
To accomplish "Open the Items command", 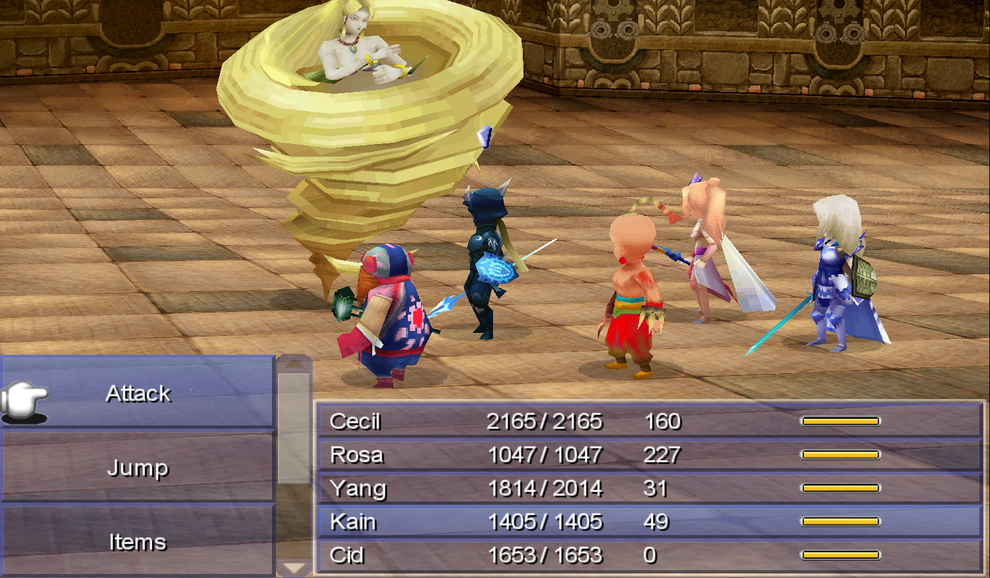I will 138,542.
